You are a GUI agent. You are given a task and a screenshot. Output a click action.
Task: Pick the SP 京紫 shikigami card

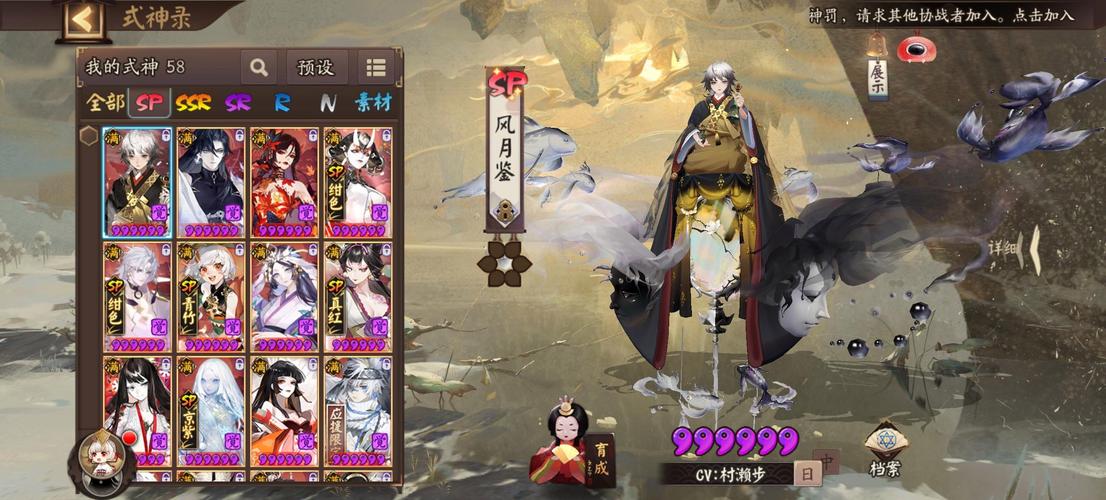coord(211,411)
